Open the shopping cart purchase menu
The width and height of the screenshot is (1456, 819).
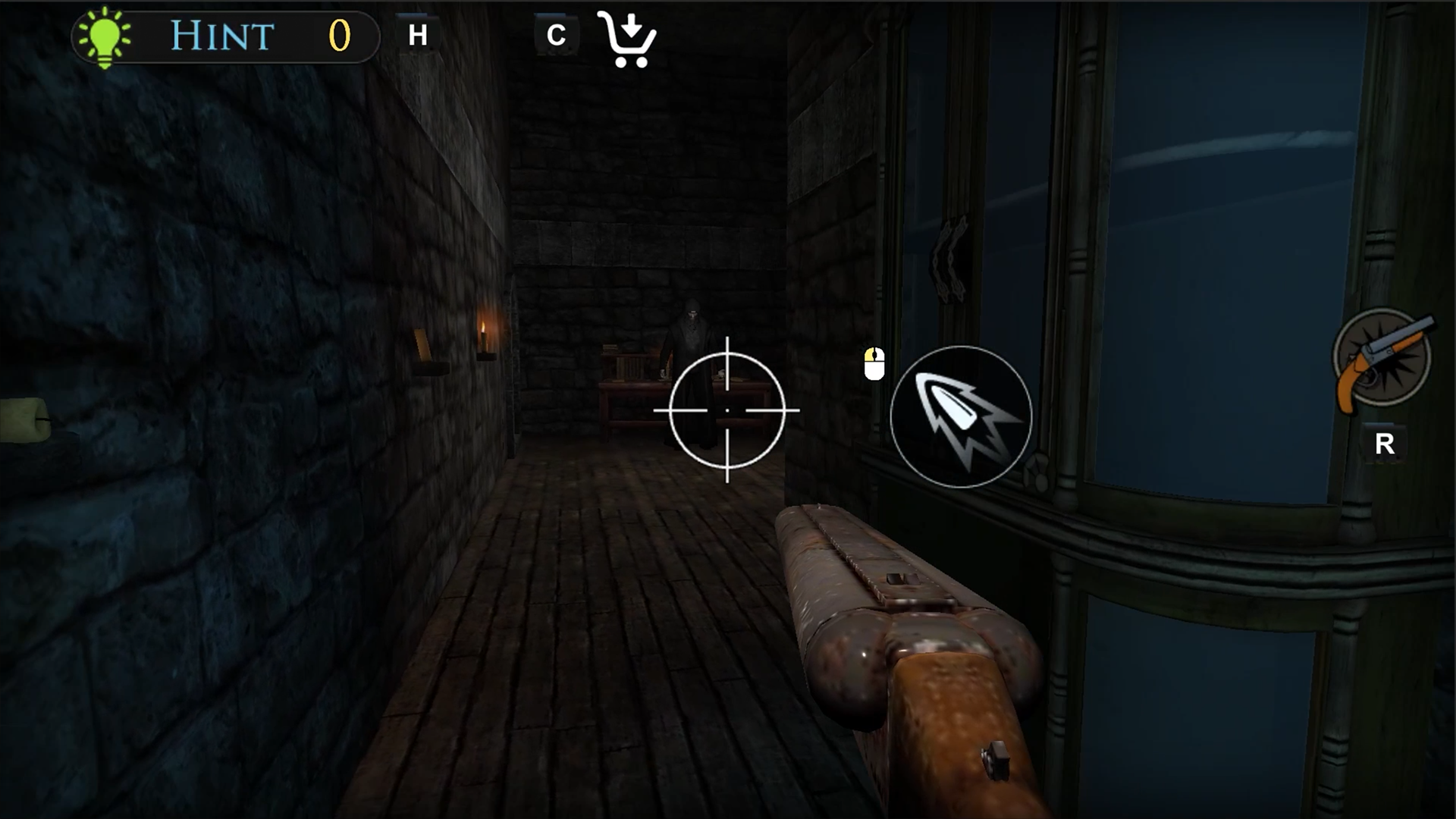point(628,38)
